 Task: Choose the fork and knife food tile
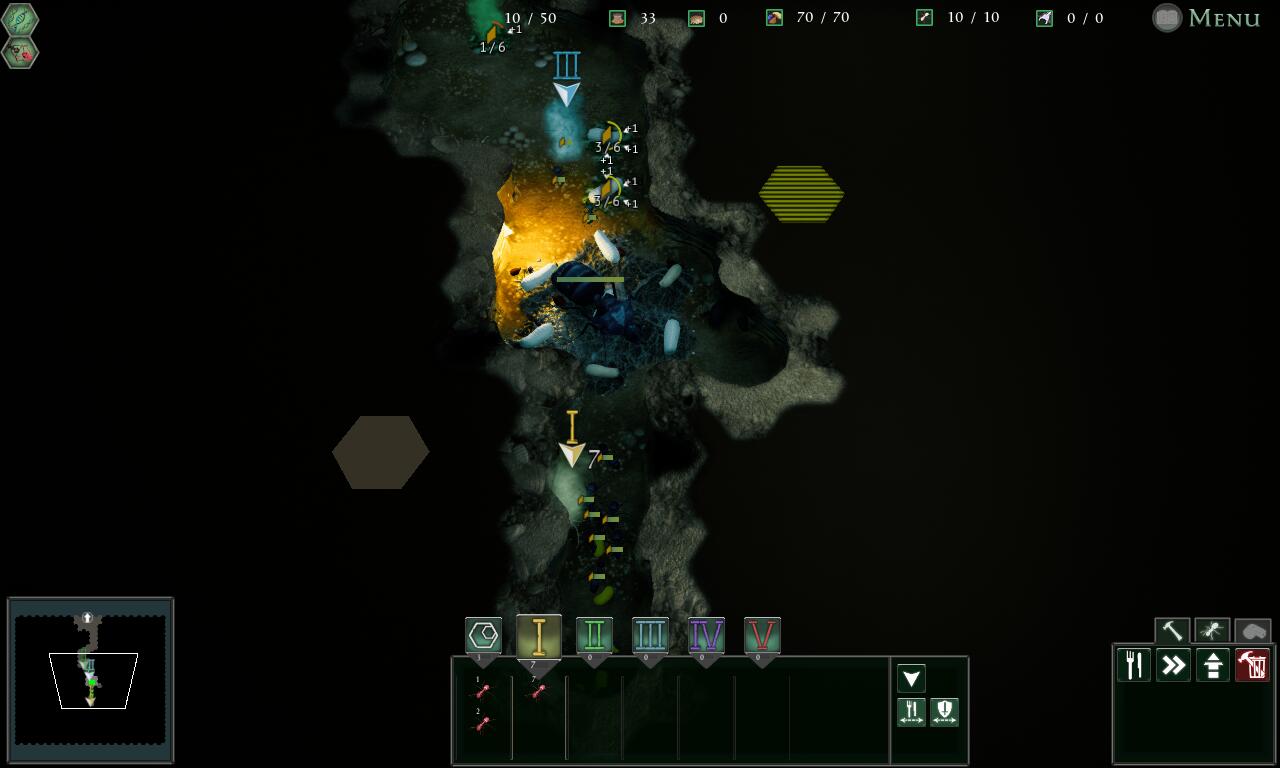tap(1134, 665)
